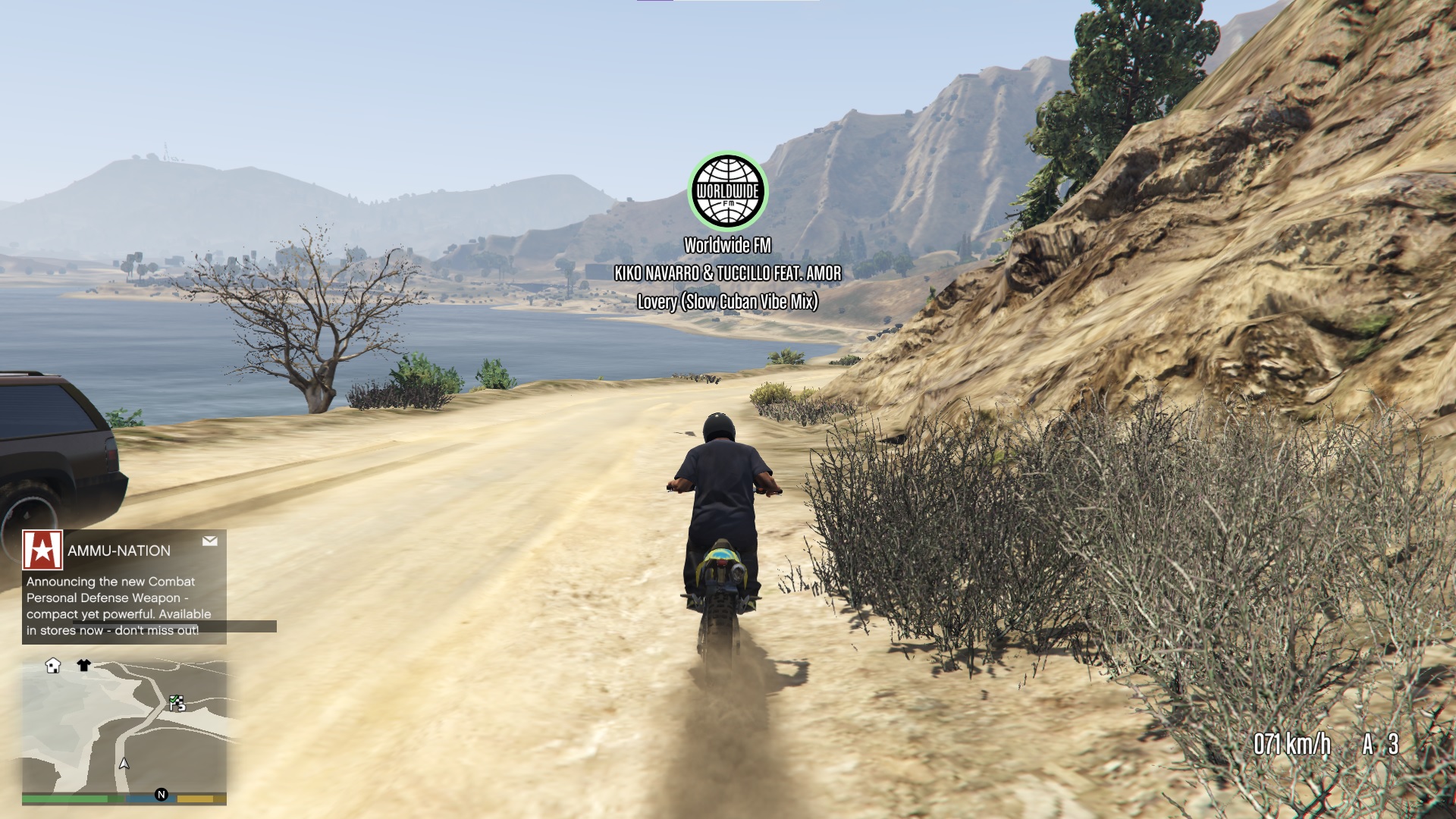The width and height of the screenshot is (1456, 819).
Task: Select artist KIKO NAVARRO & TUCCILLO FEAT. AMOR
Action: coord(727,275)
